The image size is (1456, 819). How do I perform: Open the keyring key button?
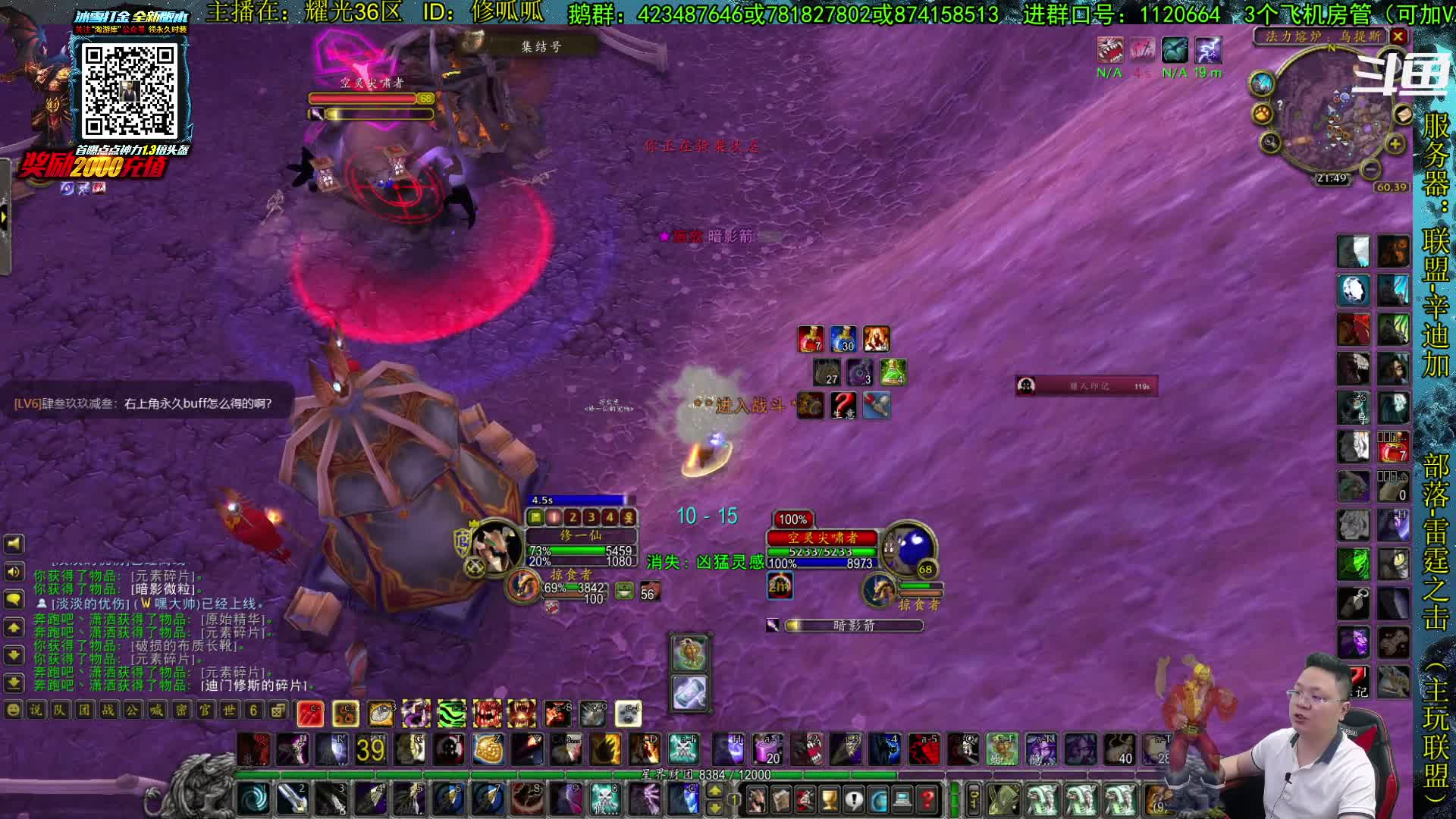coord(974,799)
